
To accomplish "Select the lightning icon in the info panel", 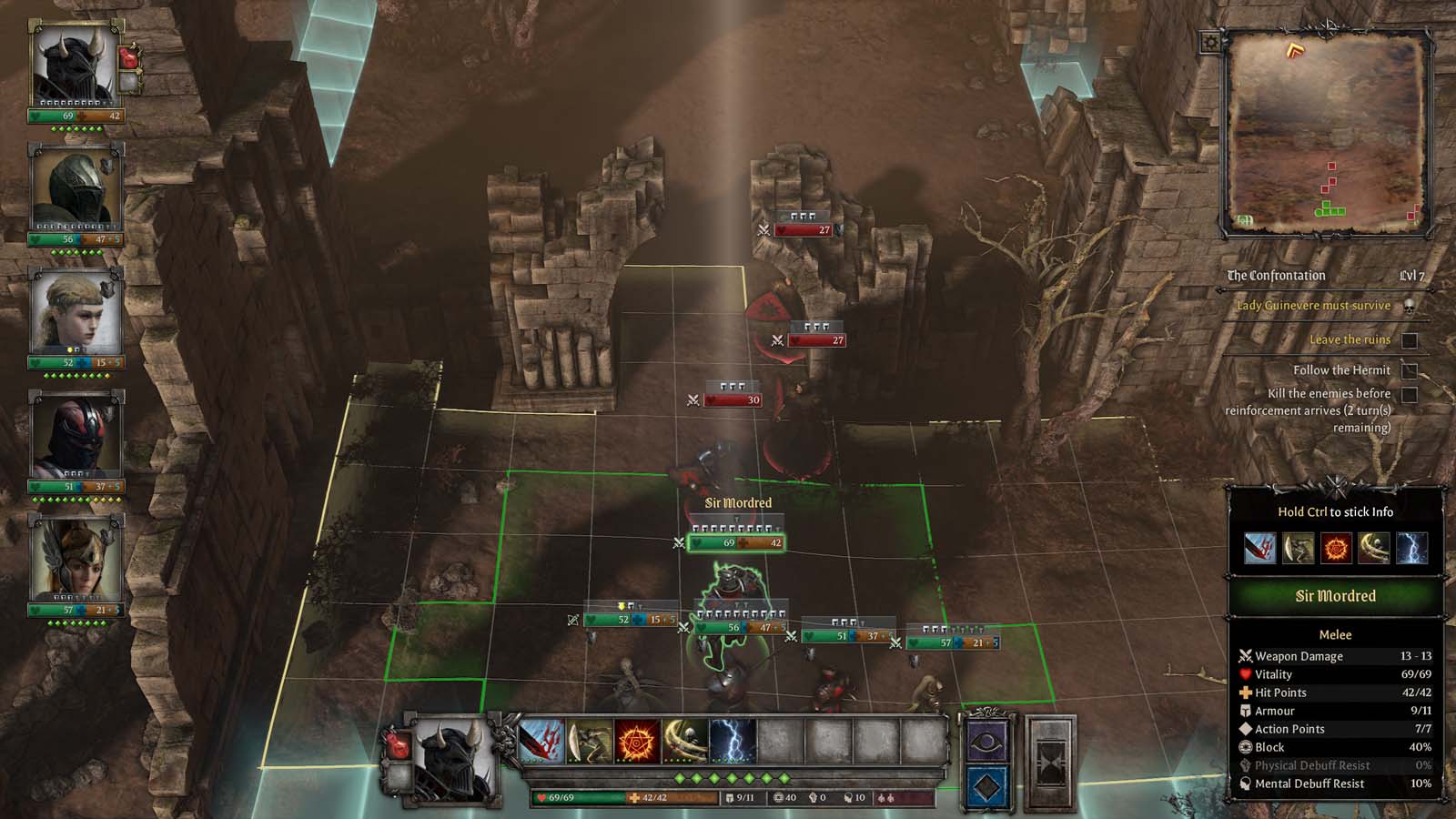I will pos(1411,549).
